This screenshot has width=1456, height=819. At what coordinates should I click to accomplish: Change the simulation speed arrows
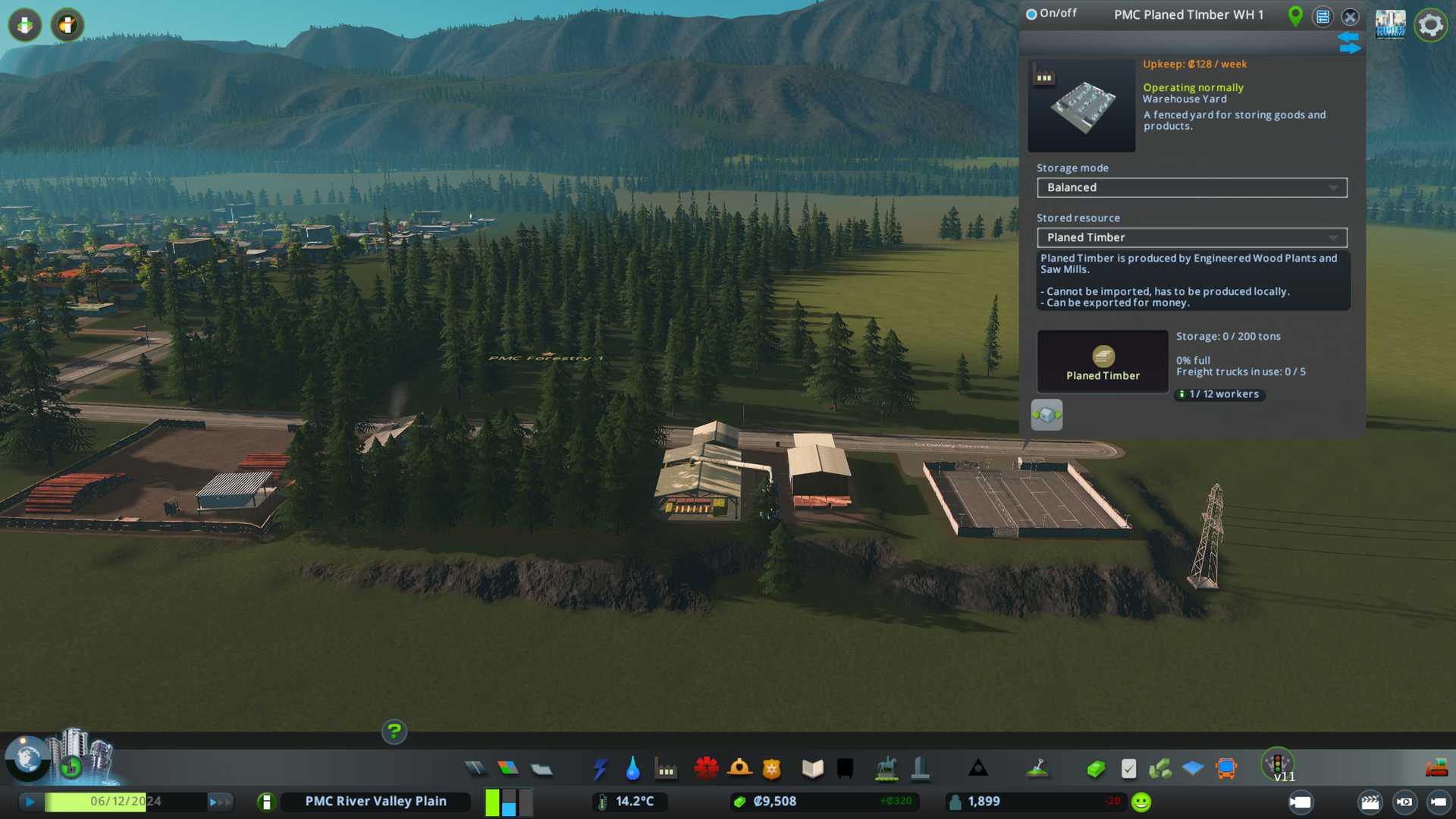[x=219, y=802]
